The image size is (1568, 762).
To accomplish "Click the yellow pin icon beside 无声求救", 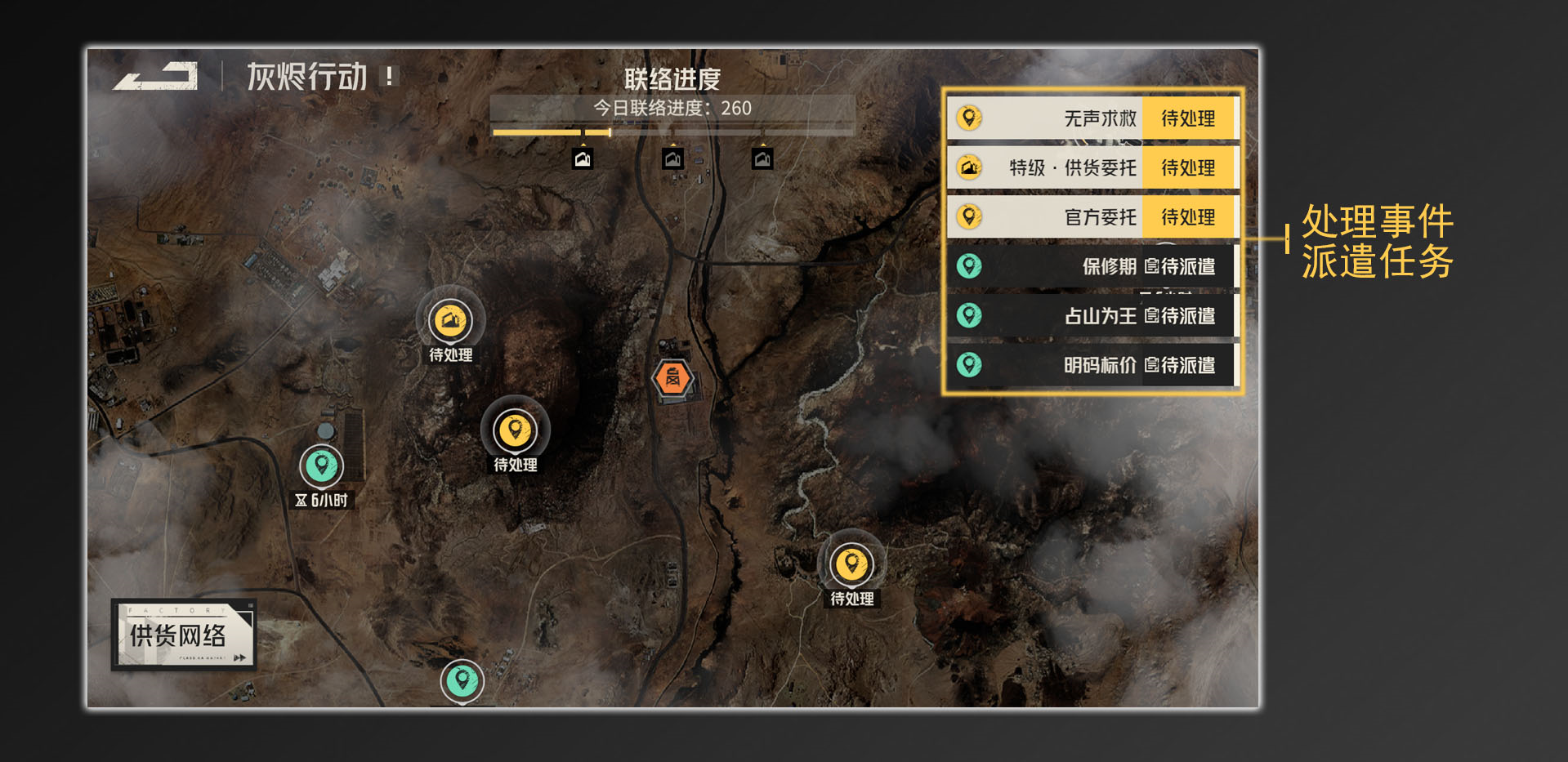I will (x=969, y=118).
